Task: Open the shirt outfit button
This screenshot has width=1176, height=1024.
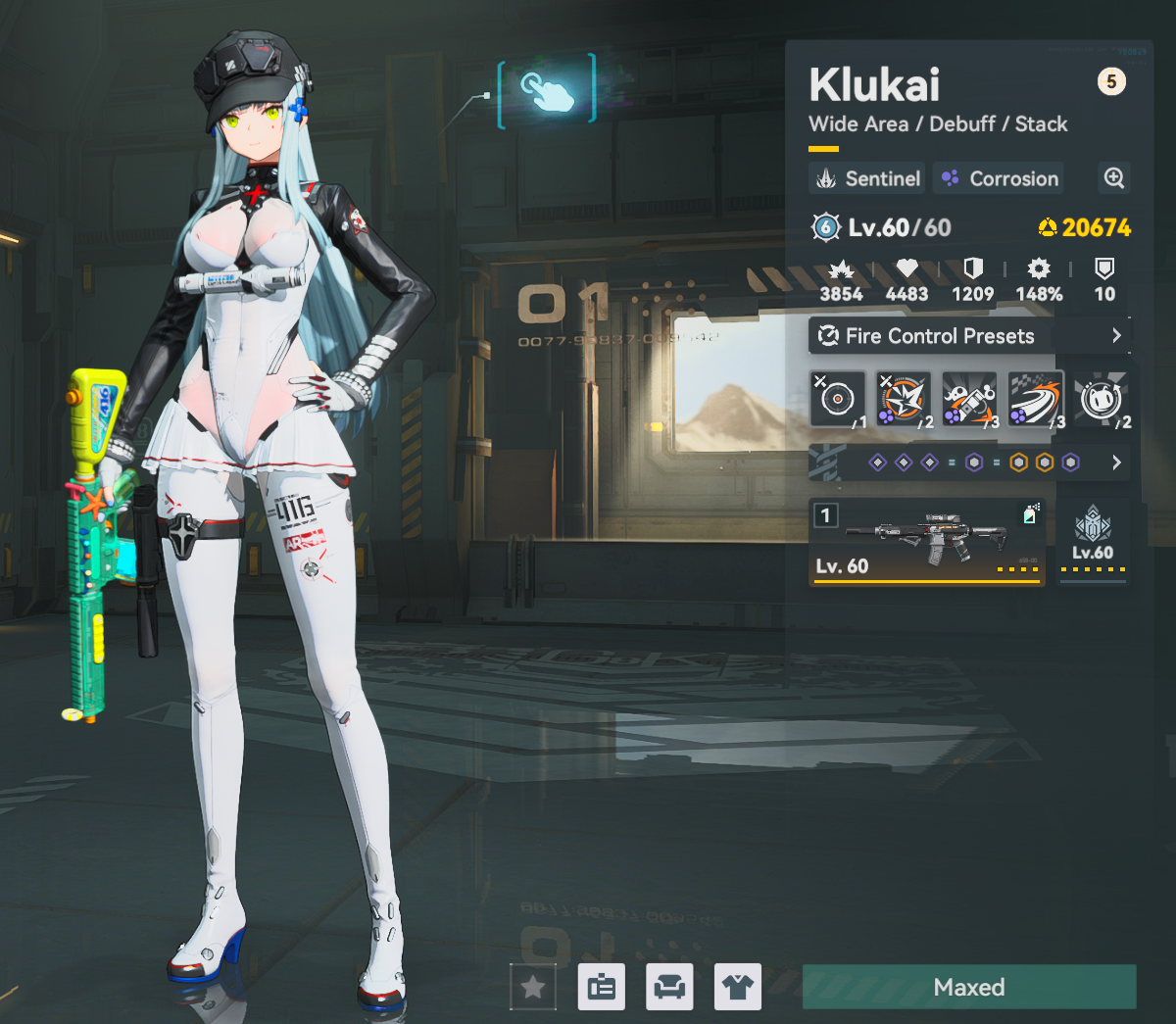Action: [738, 987]
